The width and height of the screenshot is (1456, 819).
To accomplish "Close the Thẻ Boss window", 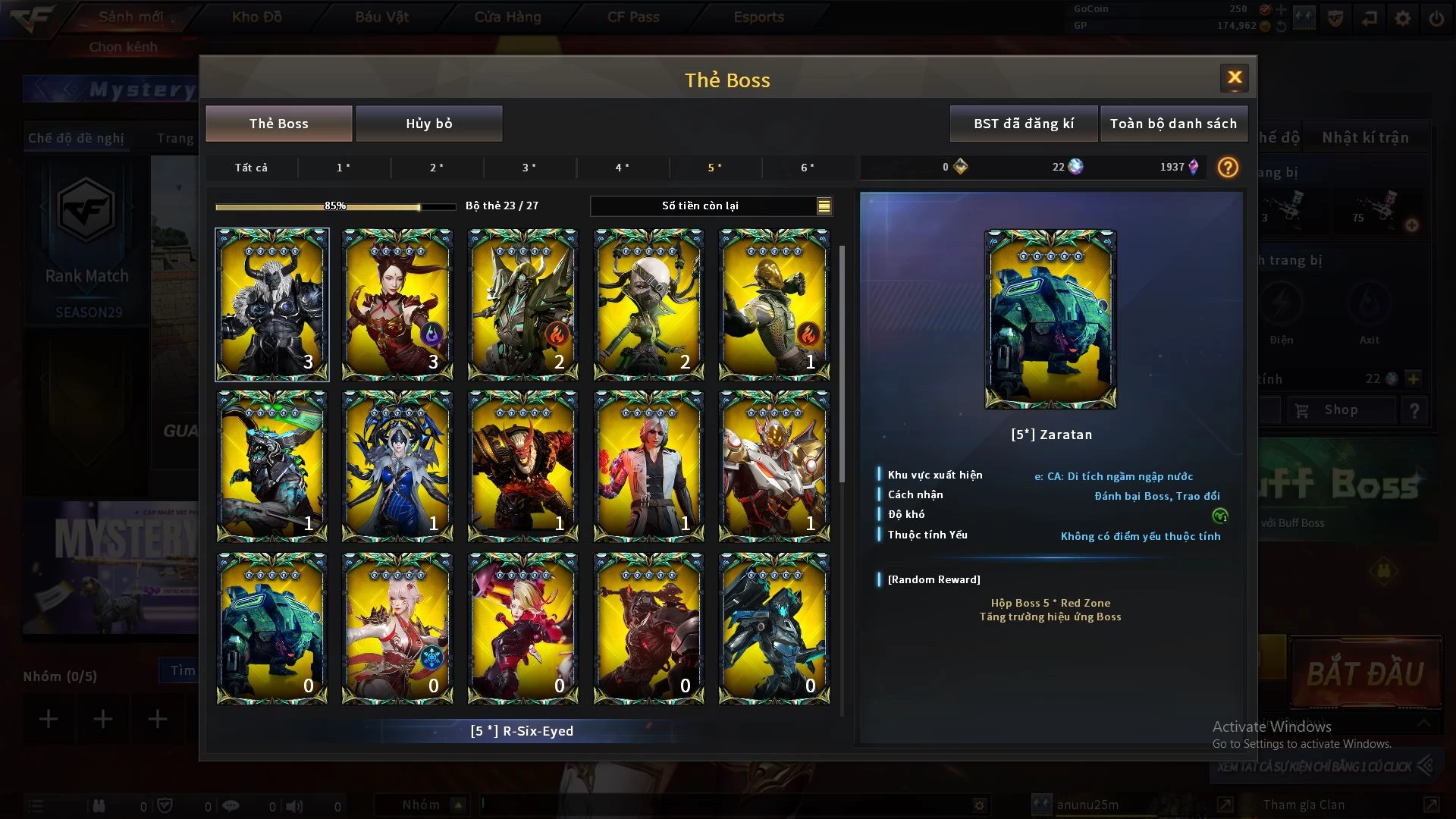I will [x=1234, y=78].
